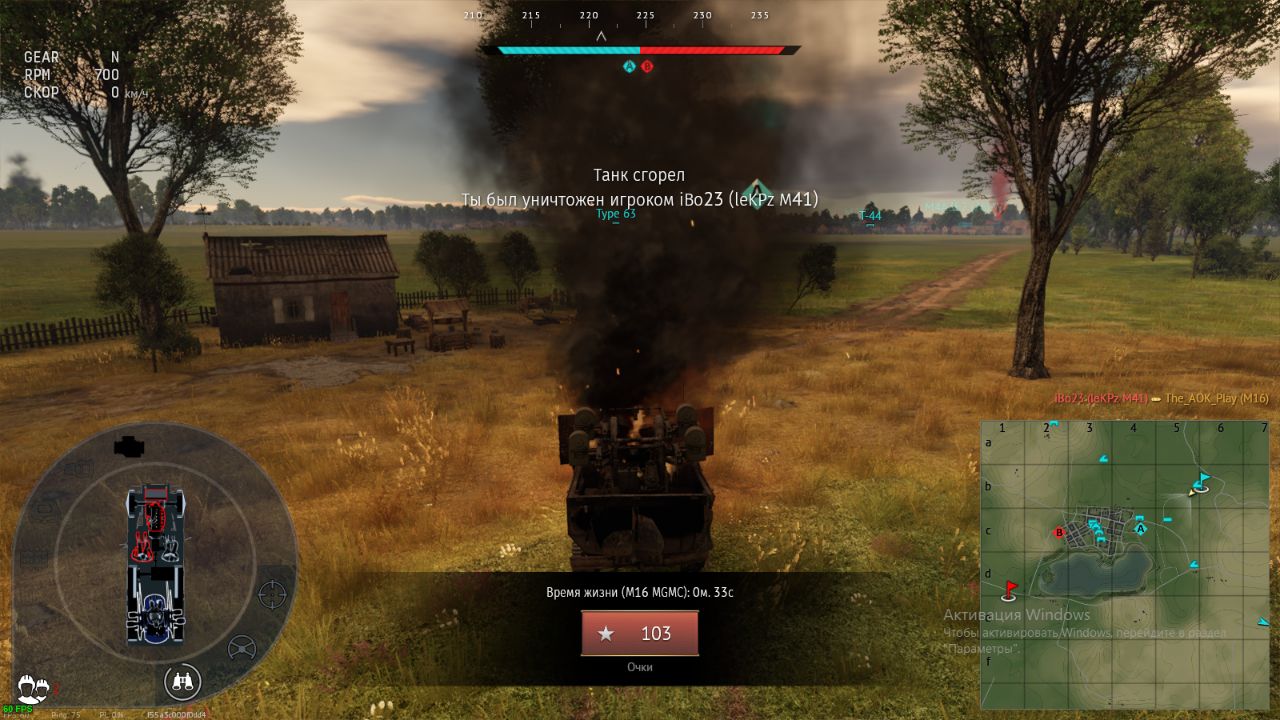Image resolution: width=1280 pixels, height=720 pixels.
Task: Click the crosshair gunner icon
Action: pos(272,594)
